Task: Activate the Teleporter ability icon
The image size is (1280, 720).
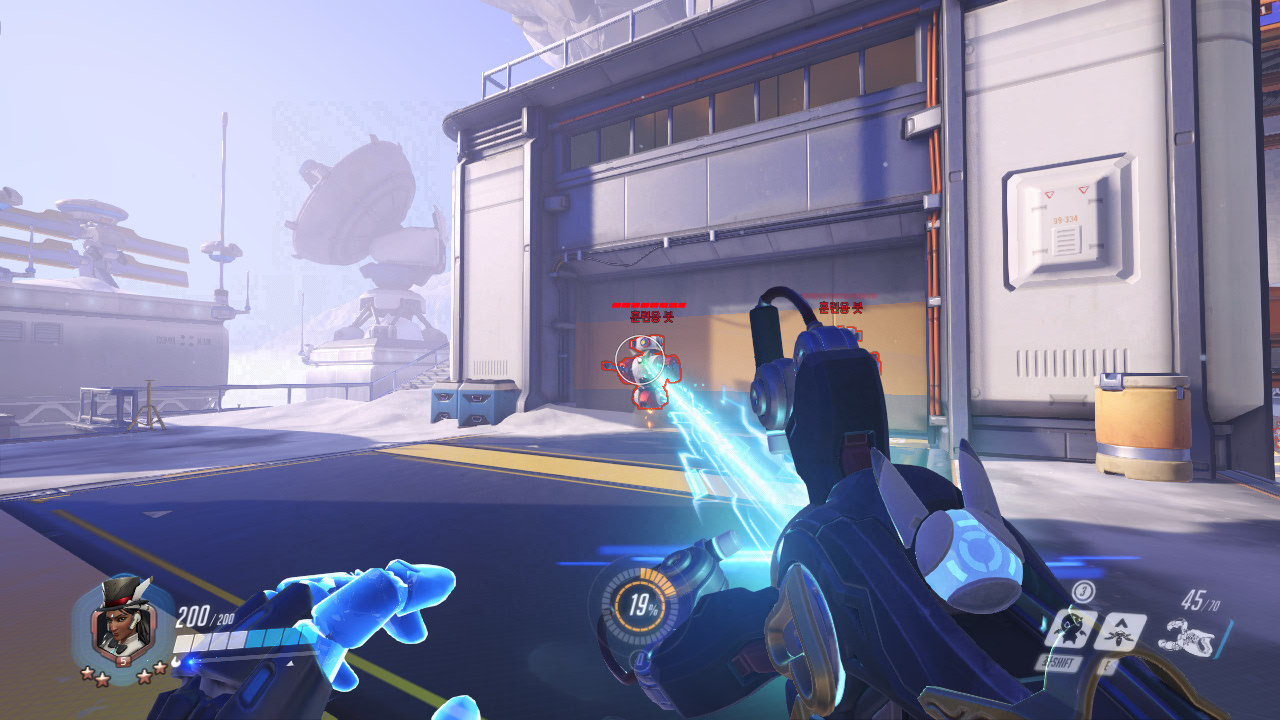Action: click(x=1120, y=631)
